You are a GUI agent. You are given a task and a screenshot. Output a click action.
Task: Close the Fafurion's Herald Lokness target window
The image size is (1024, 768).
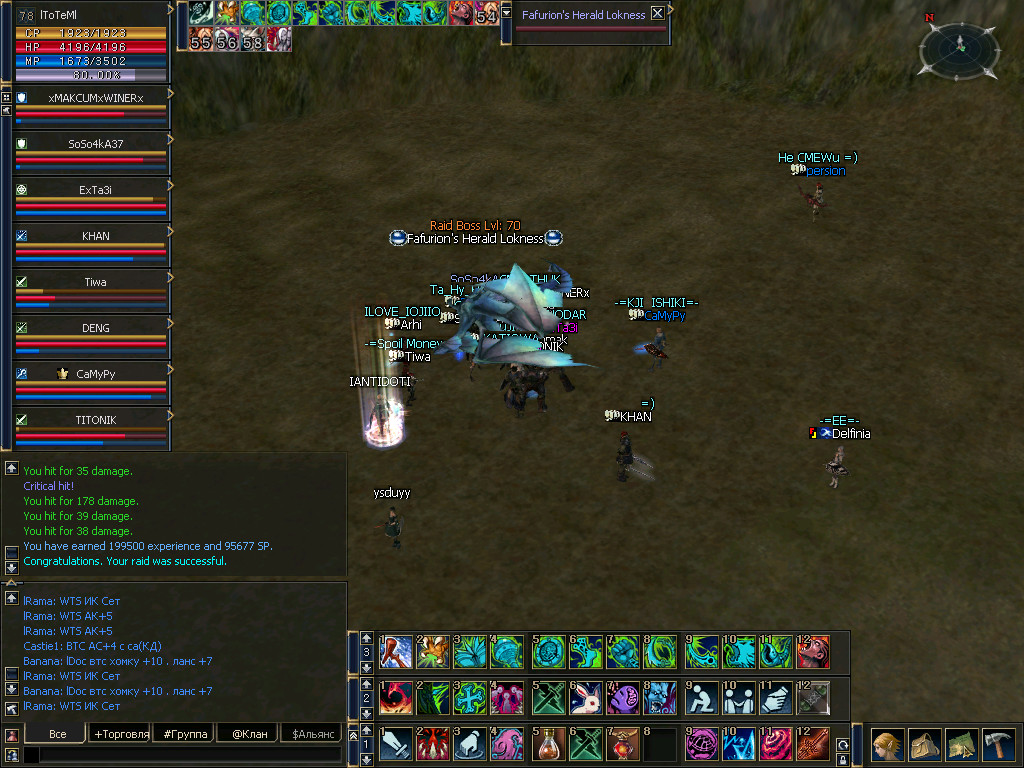(657, 14)
